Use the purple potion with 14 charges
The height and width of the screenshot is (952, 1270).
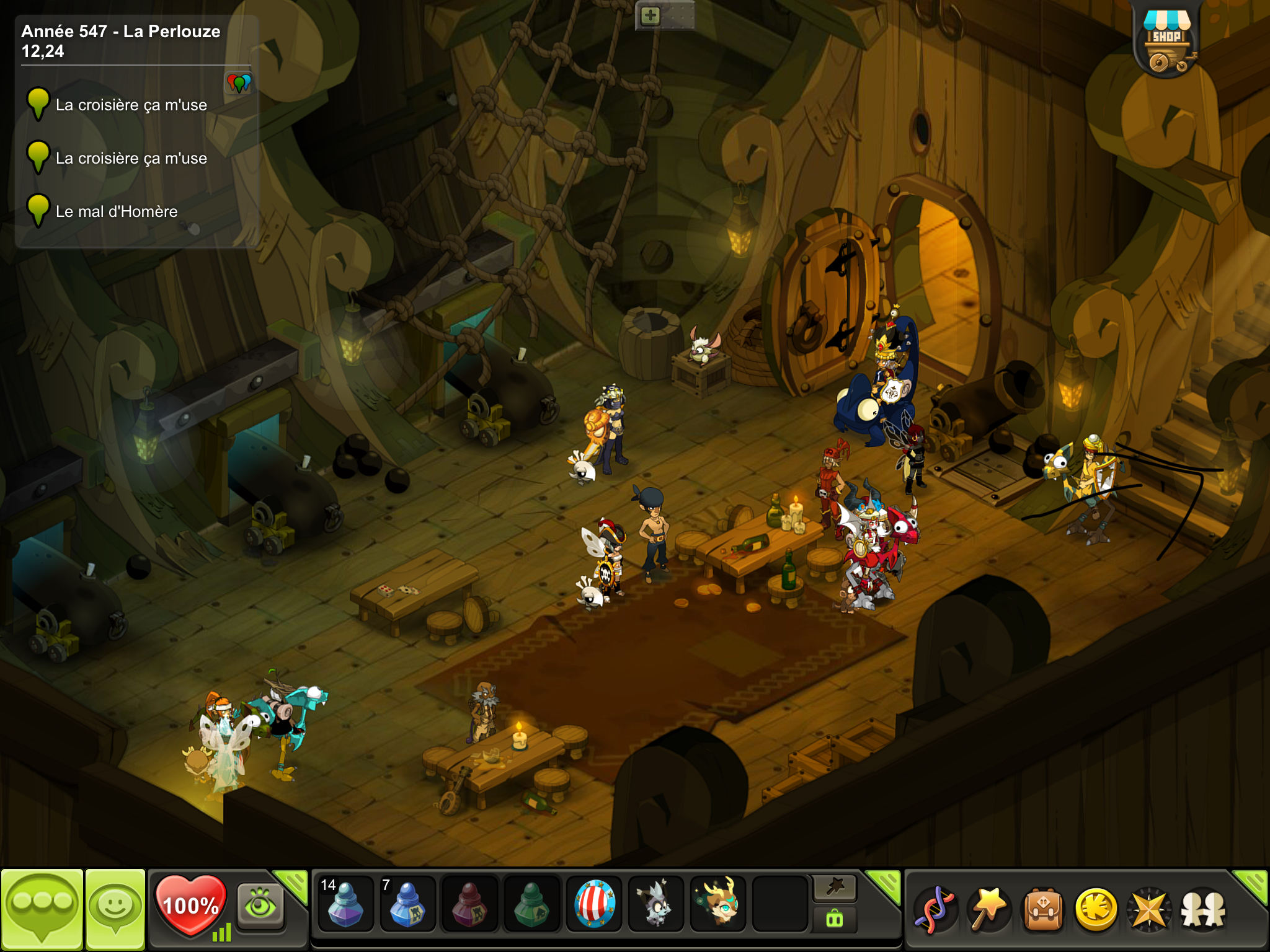click(345, 904)
